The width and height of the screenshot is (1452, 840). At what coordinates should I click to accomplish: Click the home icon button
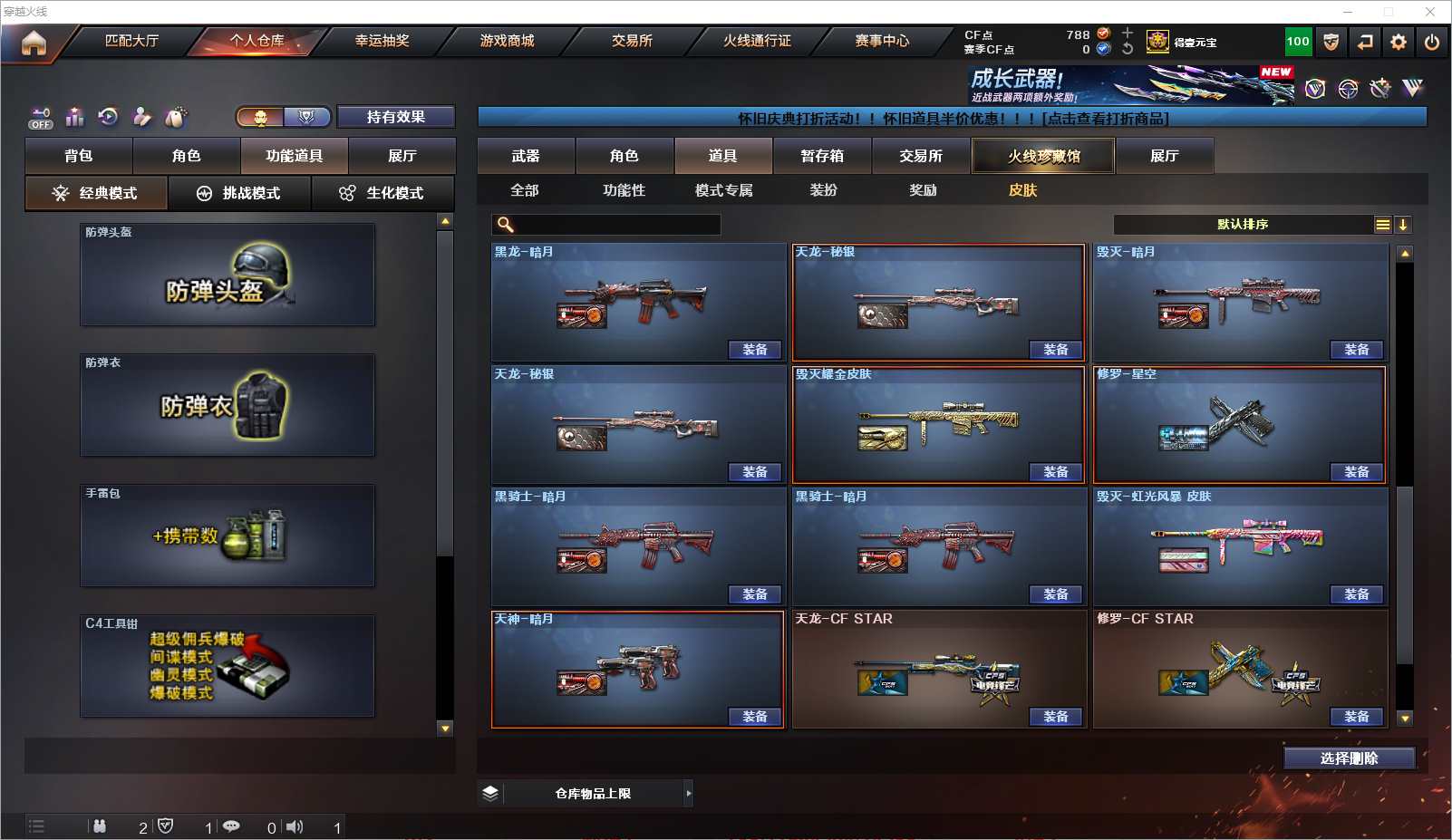pos(34,43)
